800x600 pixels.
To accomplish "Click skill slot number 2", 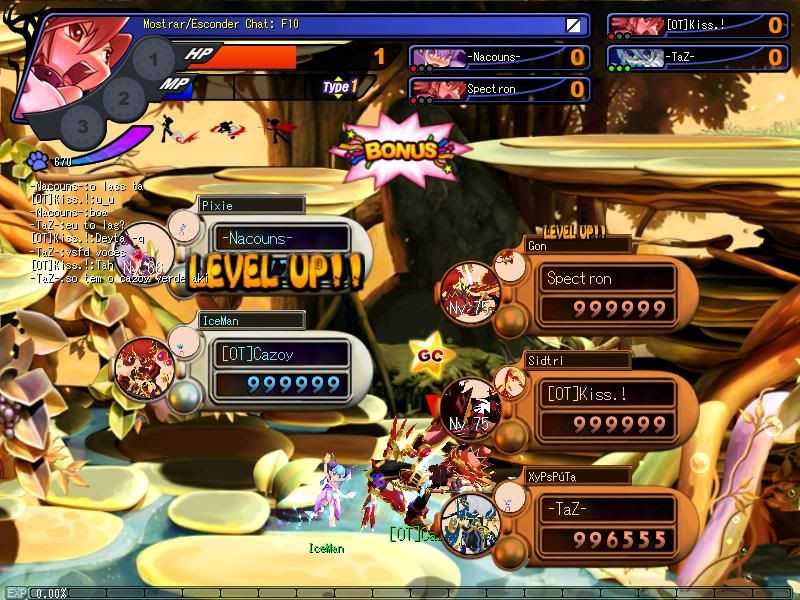I will 124,98.
